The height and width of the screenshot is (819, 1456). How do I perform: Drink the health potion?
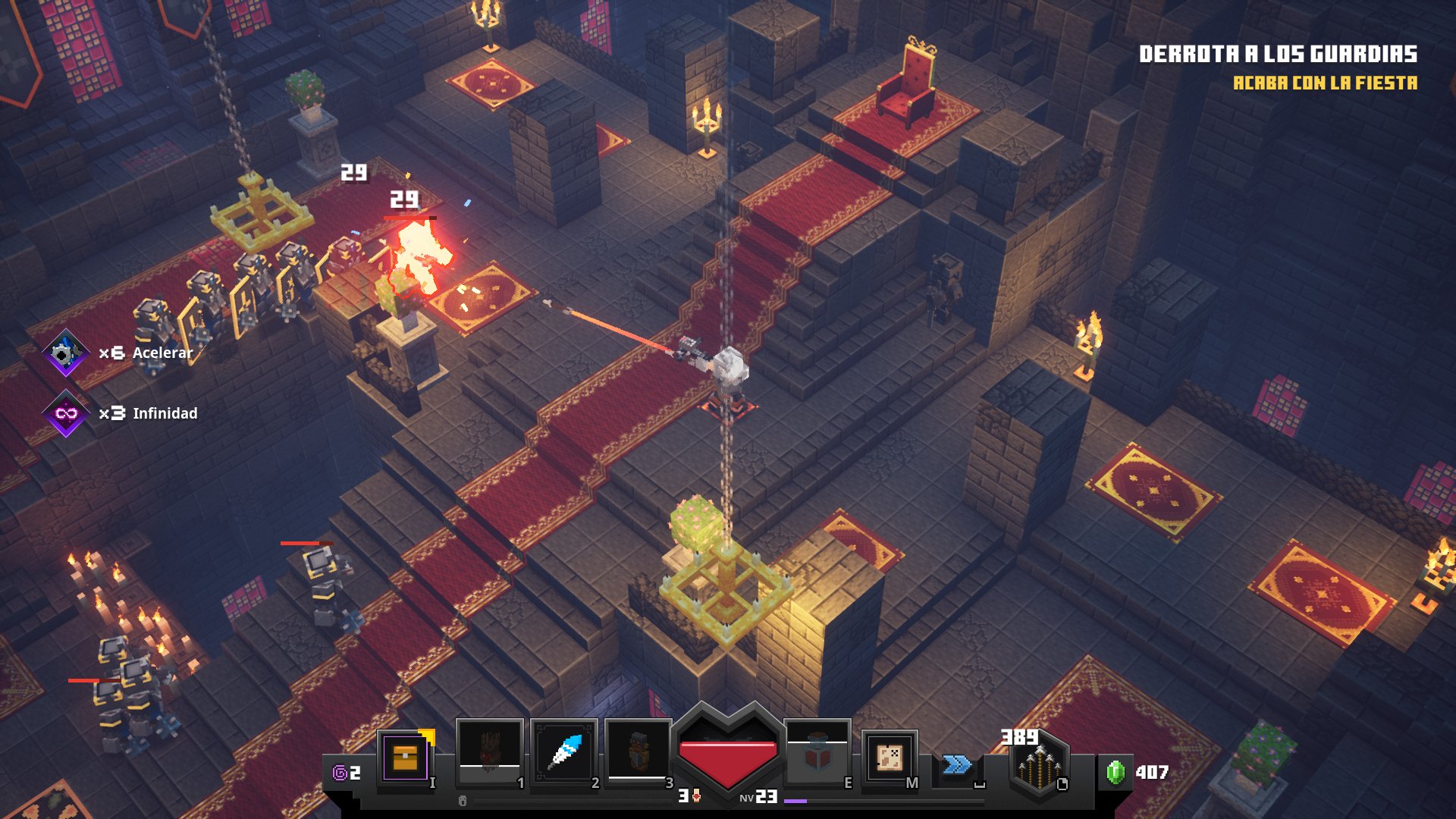pos(817,754)
